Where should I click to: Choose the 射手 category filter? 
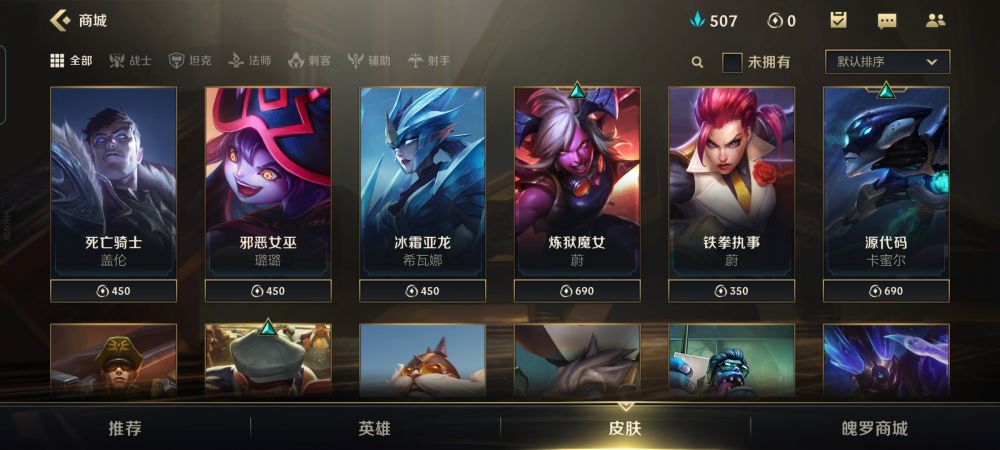pyautogui.click(x=429, y=61)
